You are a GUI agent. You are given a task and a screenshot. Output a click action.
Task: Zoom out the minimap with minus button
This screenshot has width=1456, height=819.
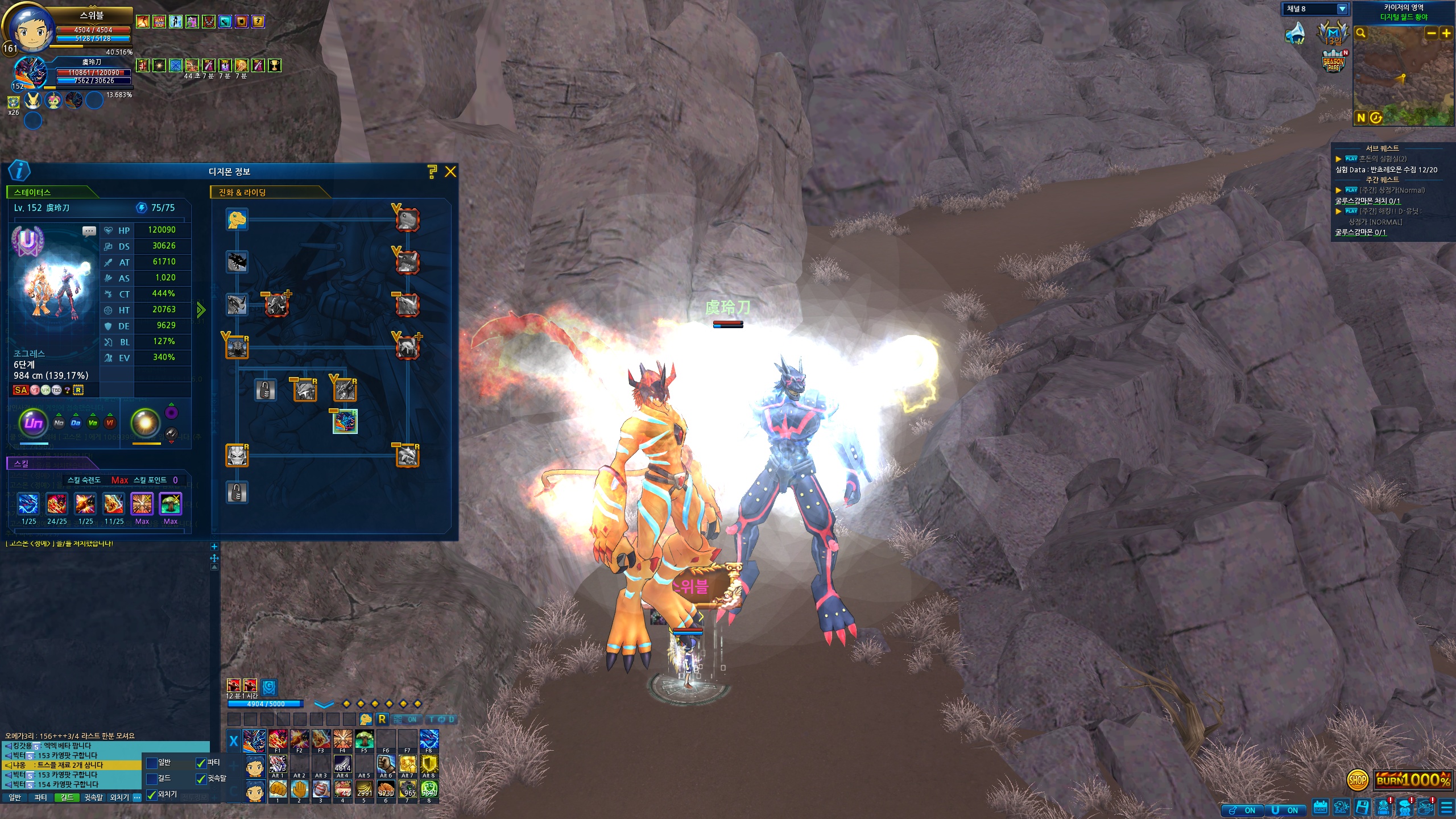point(1432,34)
